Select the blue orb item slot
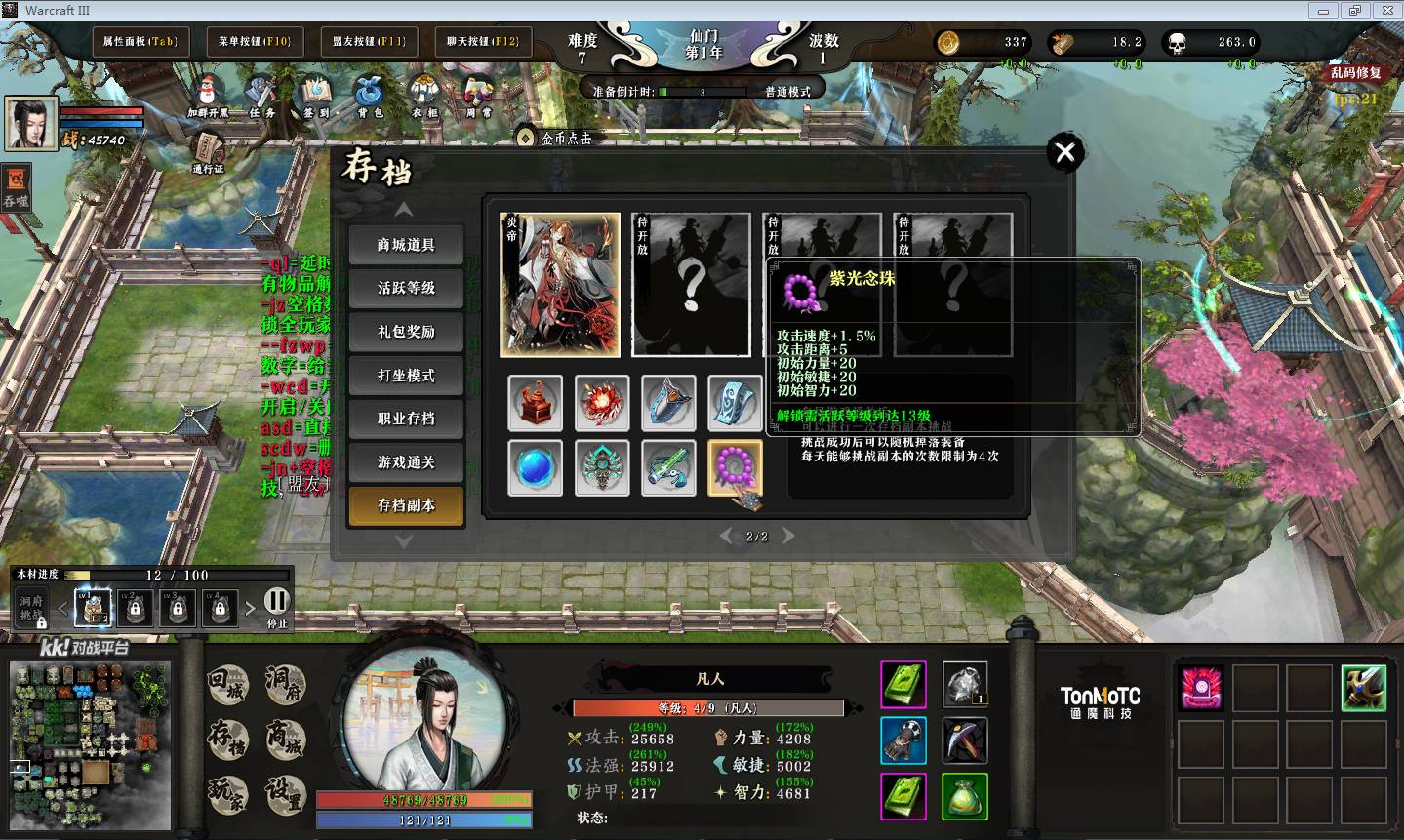This screenshot has width=1404, height=840. coord(535,468)
